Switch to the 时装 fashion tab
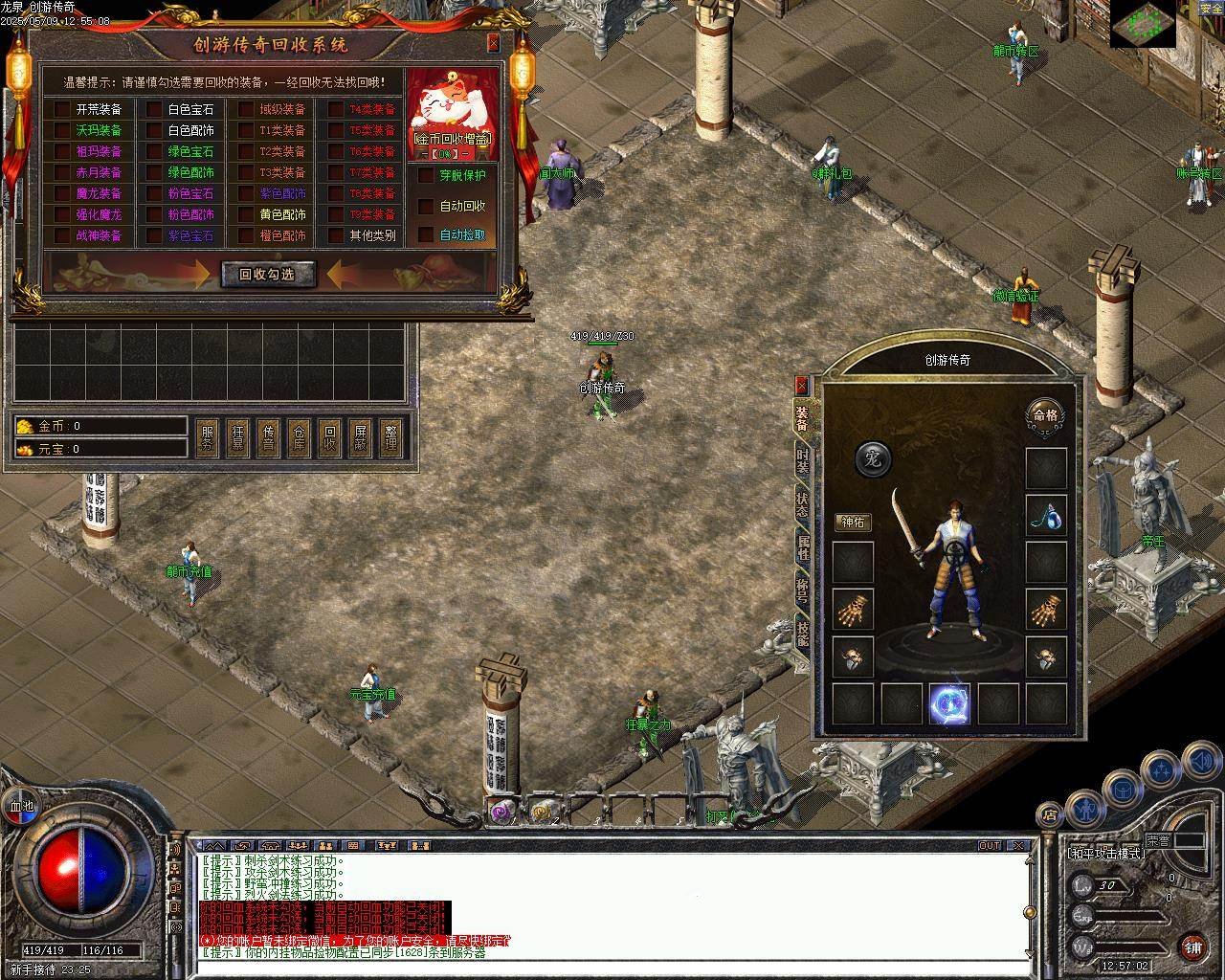Viewport: 1225px width, 980px height. 802,463
